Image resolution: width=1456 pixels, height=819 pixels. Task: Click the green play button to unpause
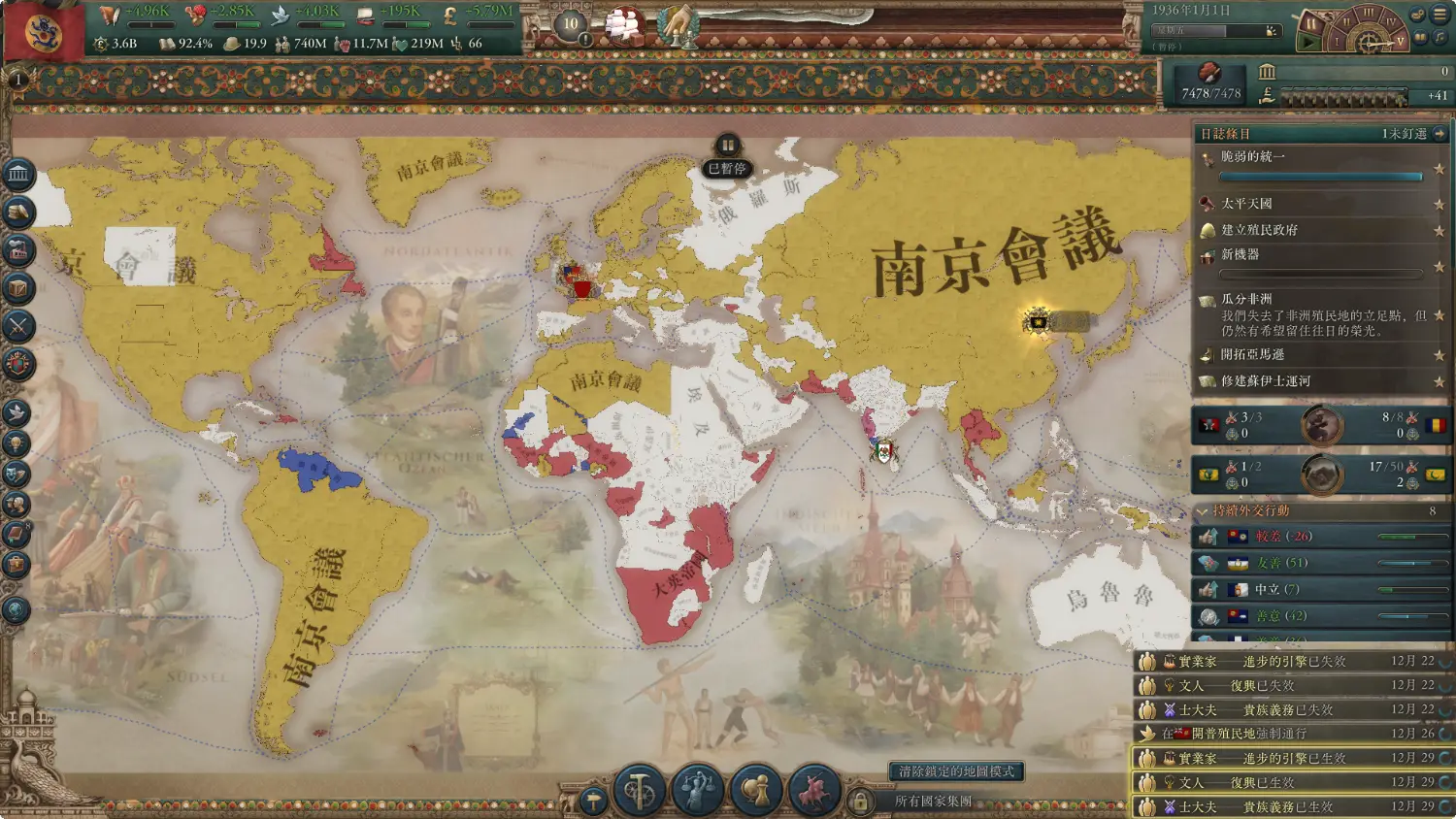pos(1307,43)
